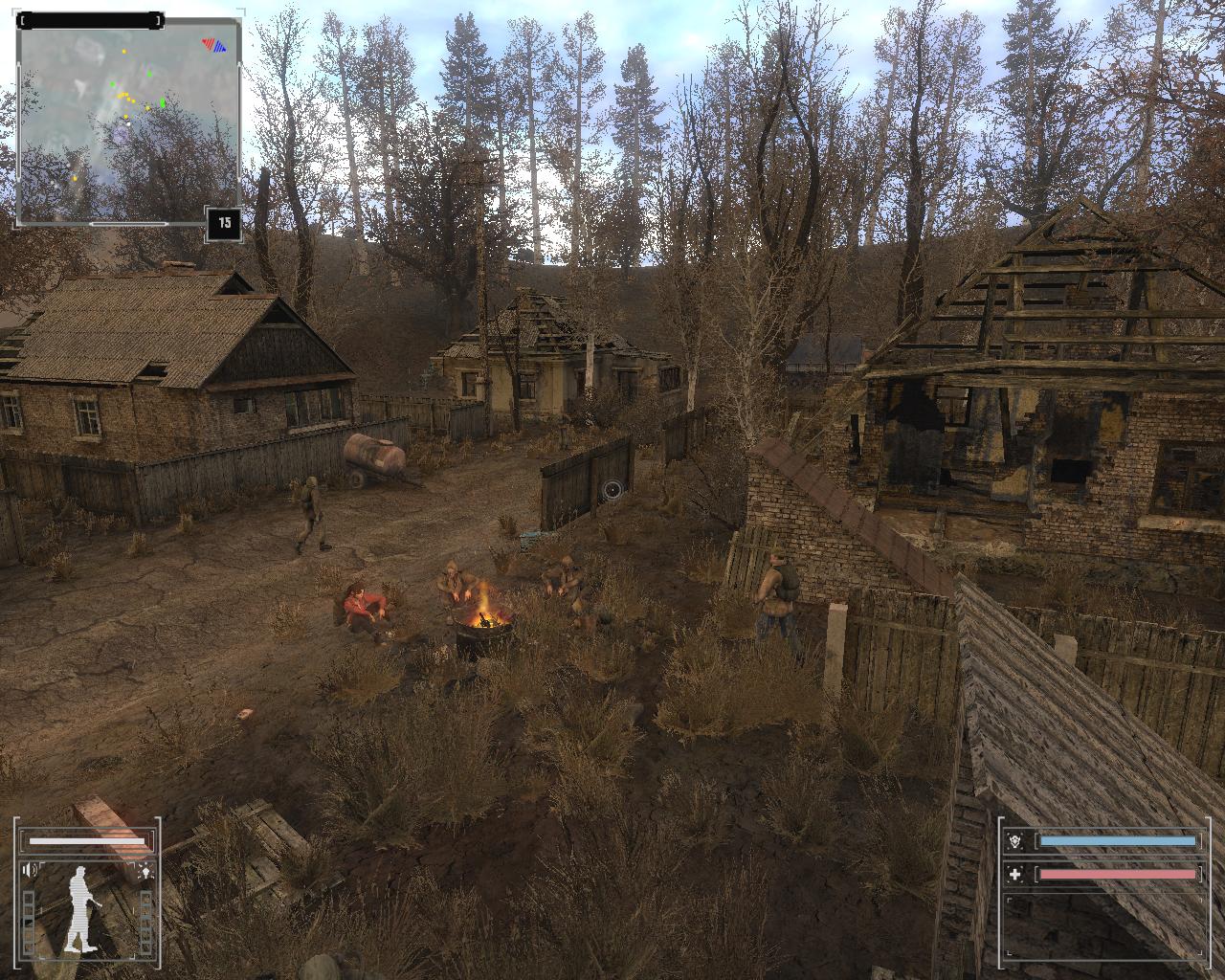Click the light bulb visibility icon

click(145, 871)
